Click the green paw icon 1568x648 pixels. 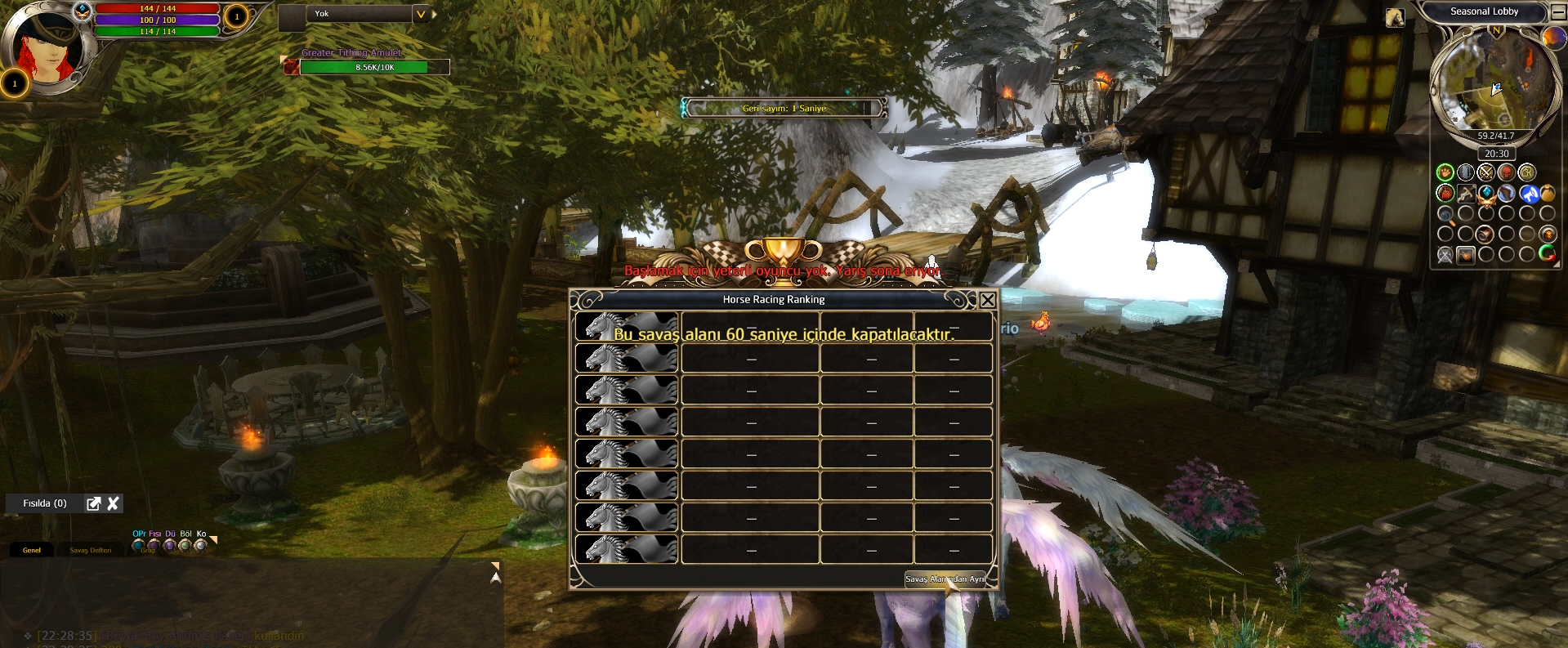click(1445, 172)
